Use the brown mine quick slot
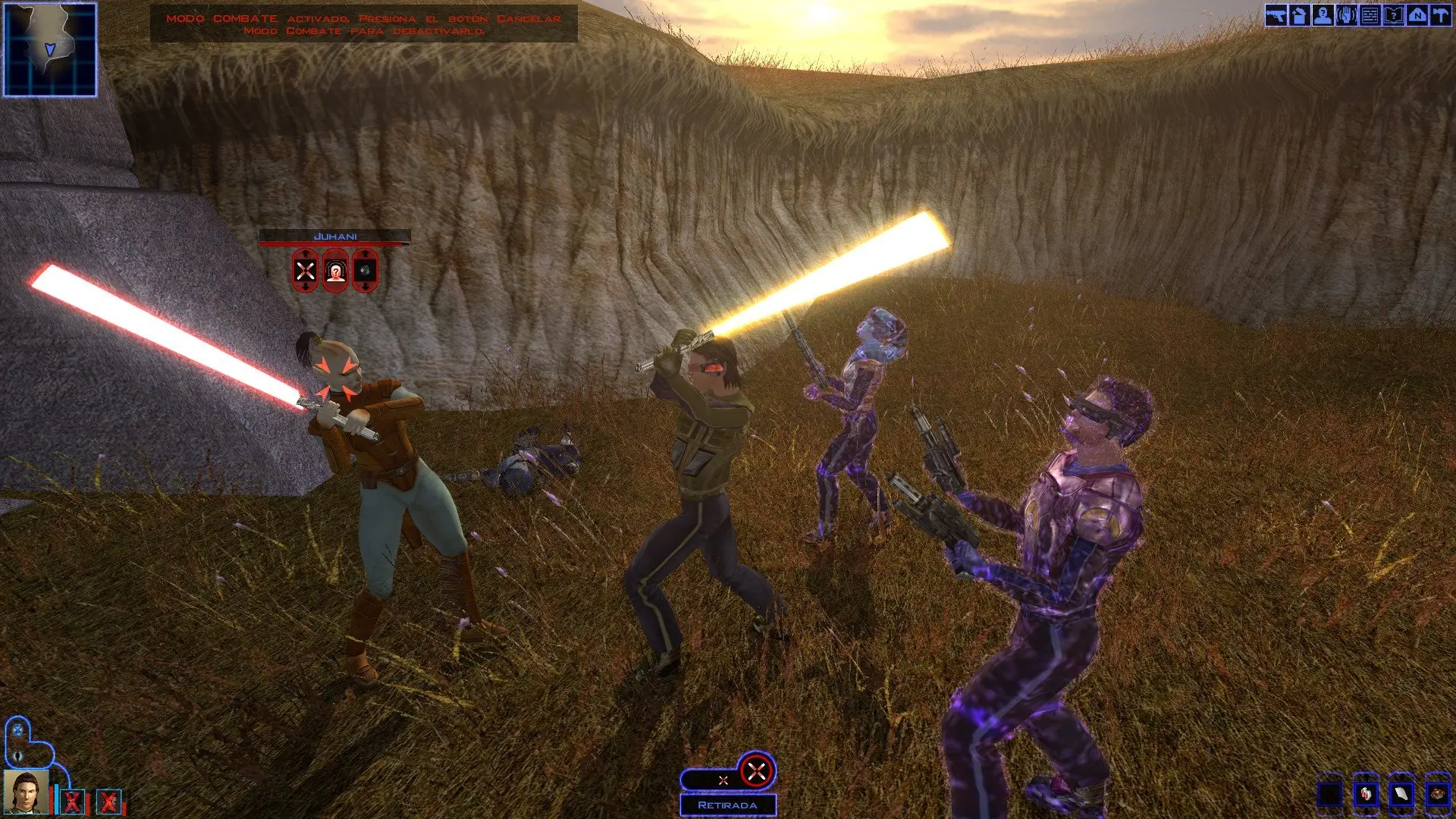Image resolution: width=1456 pixels, height=819 pixels. pyautogui.click(x=1437, y=795)
